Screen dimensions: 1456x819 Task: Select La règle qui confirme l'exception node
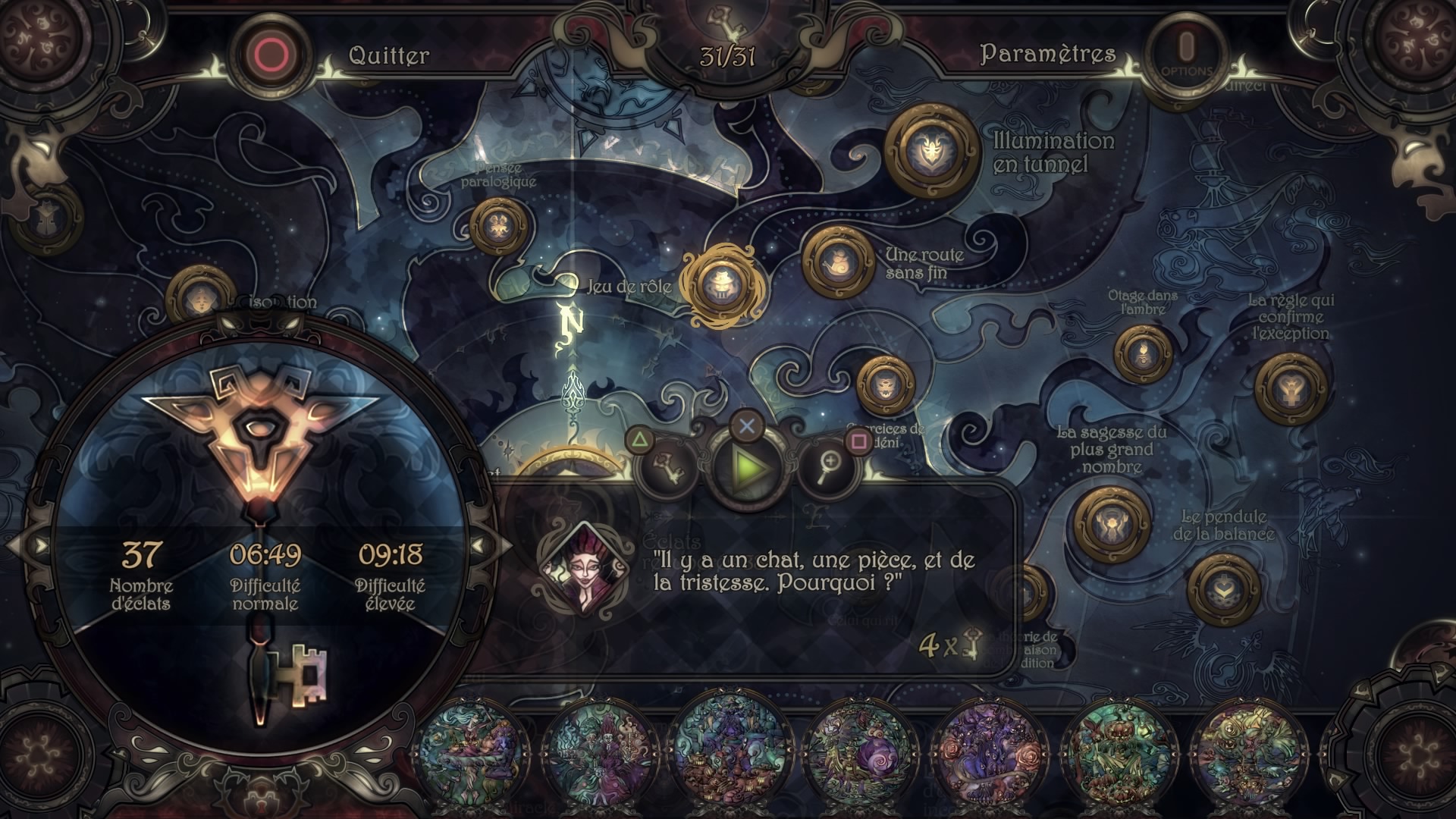[1290, 388]
